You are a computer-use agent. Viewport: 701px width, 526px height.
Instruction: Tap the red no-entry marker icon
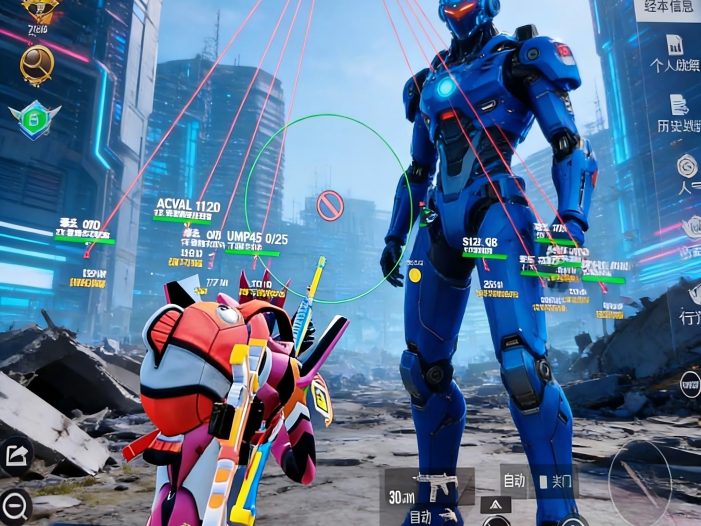pyautogui.click(x=330, y=206)
